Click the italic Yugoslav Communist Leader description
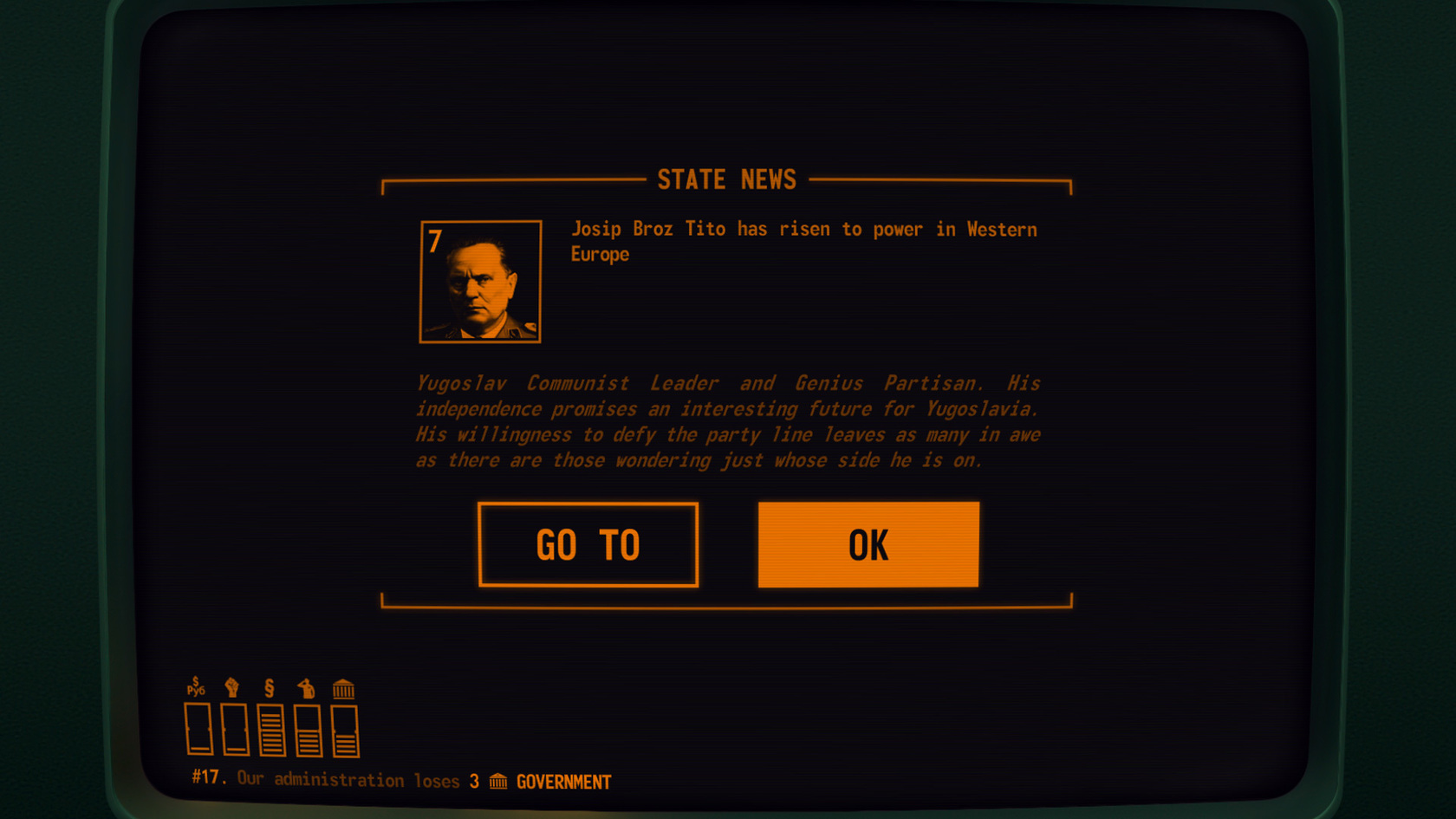1456x819 pixels. pyautogui.click(x=728, y=421)
